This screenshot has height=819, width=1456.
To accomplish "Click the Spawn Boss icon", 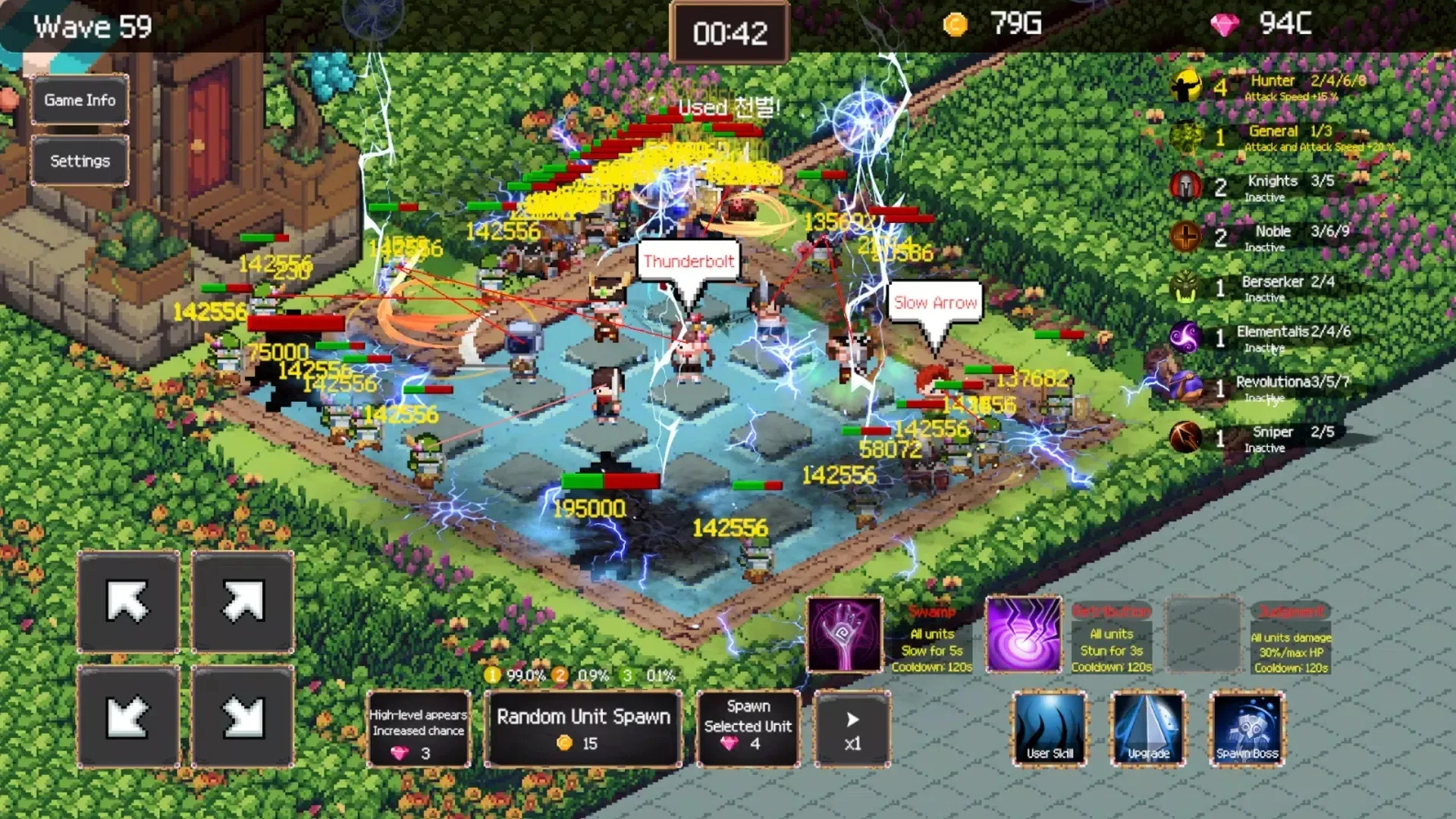I will [x=1246, y=729].
